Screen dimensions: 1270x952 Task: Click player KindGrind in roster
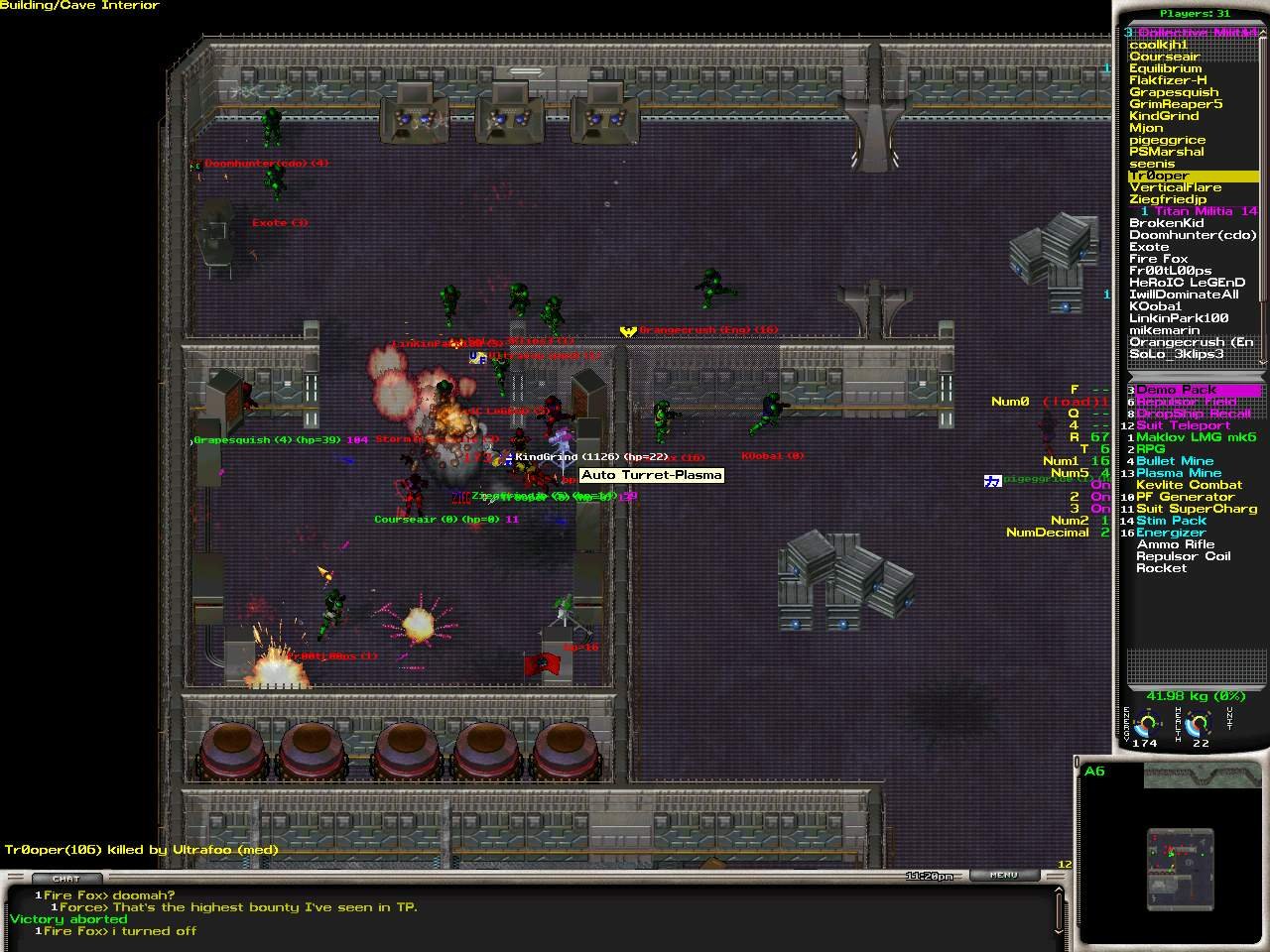click(x=1164, y=116)
